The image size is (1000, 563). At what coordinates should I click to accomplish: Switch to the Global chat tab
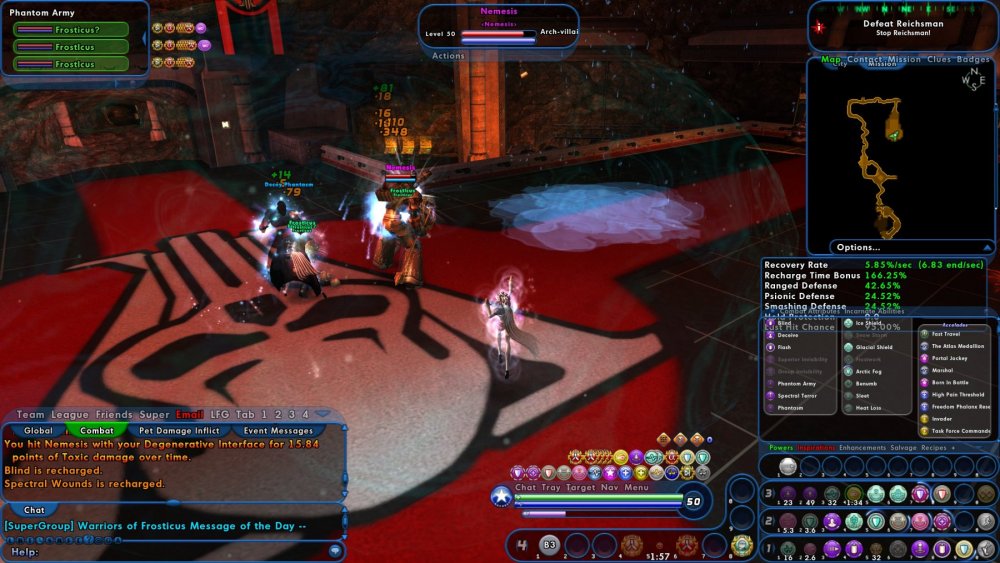38,430
